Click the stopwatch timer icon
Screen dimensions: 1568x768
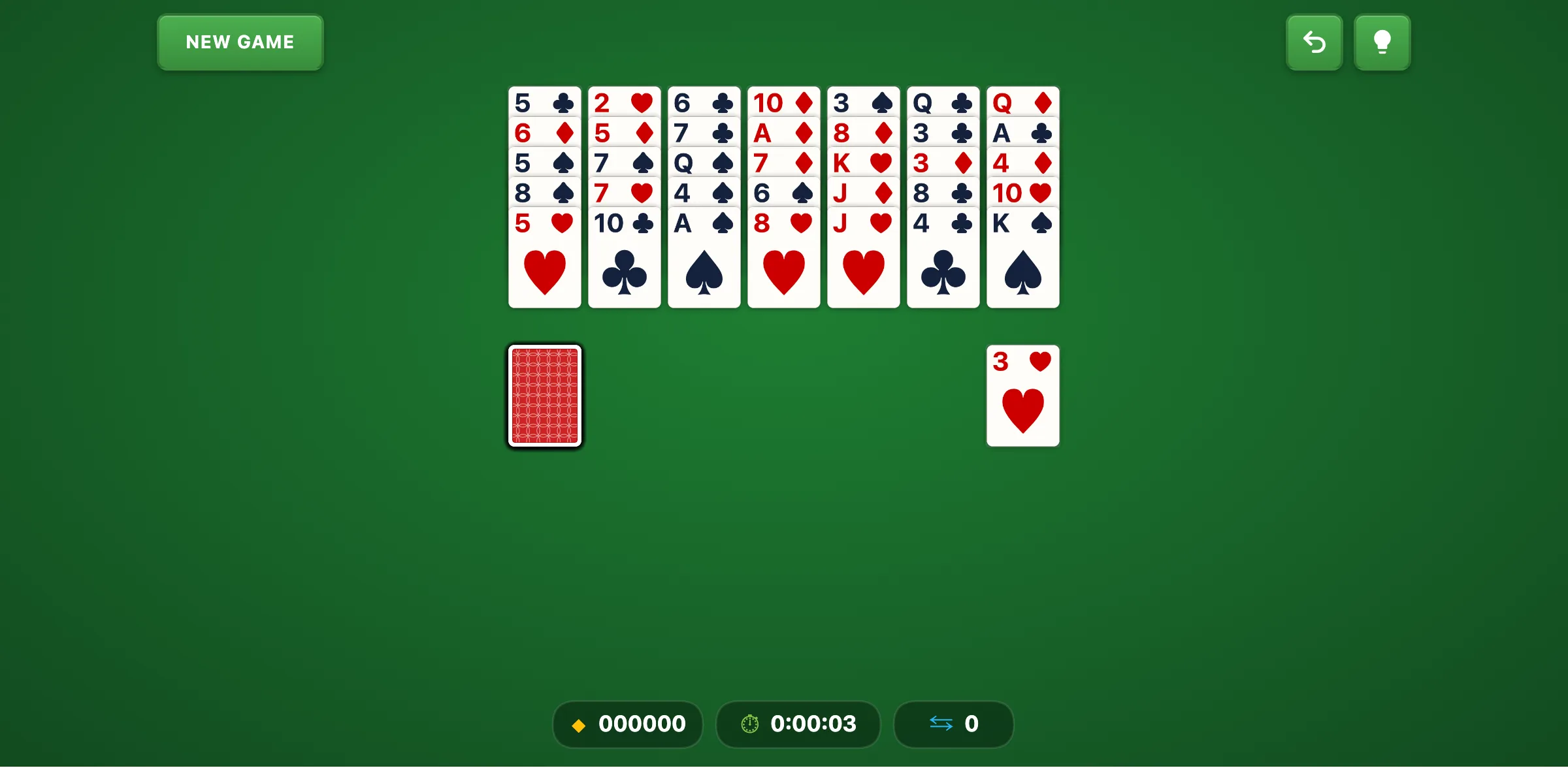point(749,724)
